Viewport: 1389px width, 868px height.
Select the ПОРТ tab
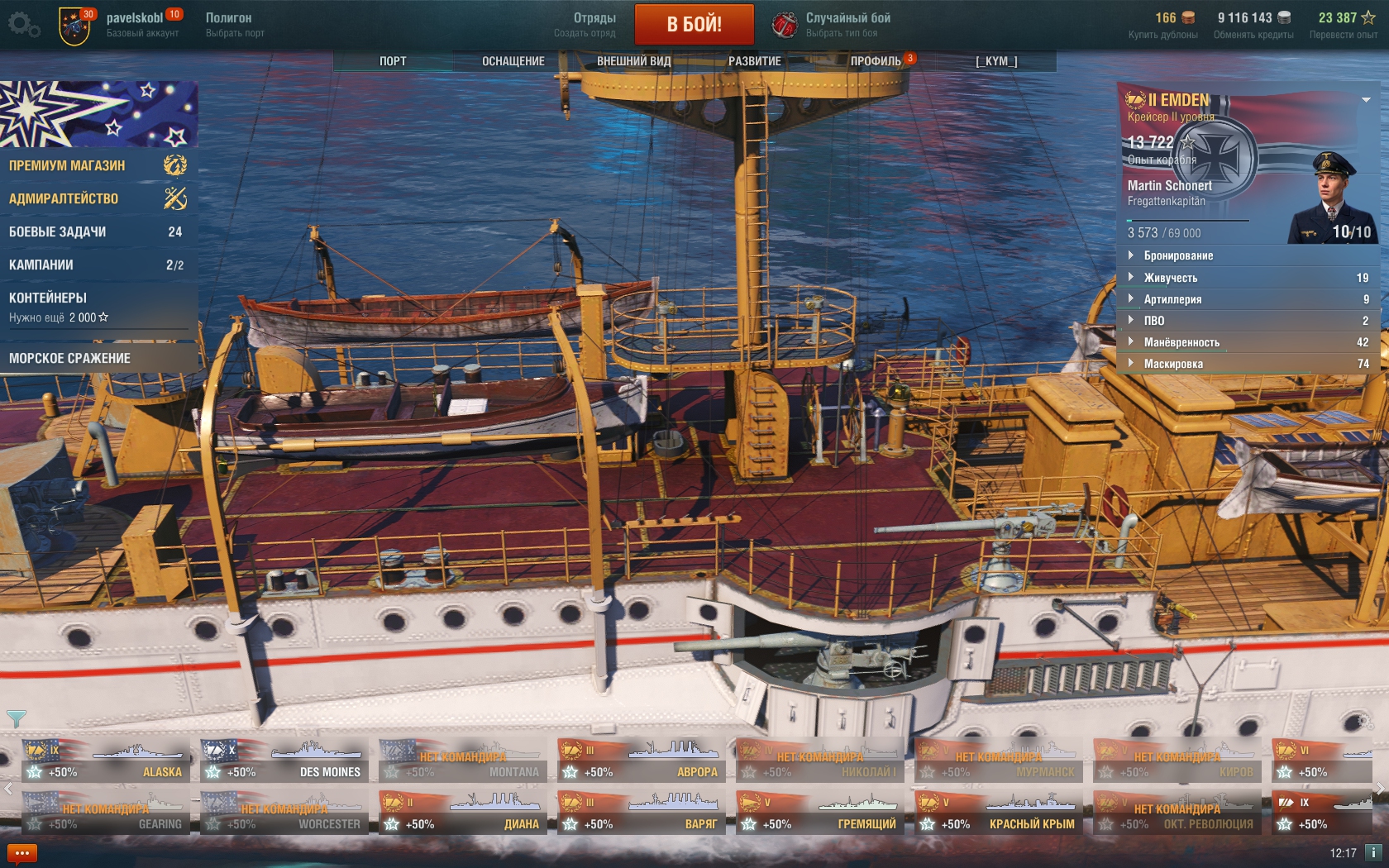pos(393,61)
